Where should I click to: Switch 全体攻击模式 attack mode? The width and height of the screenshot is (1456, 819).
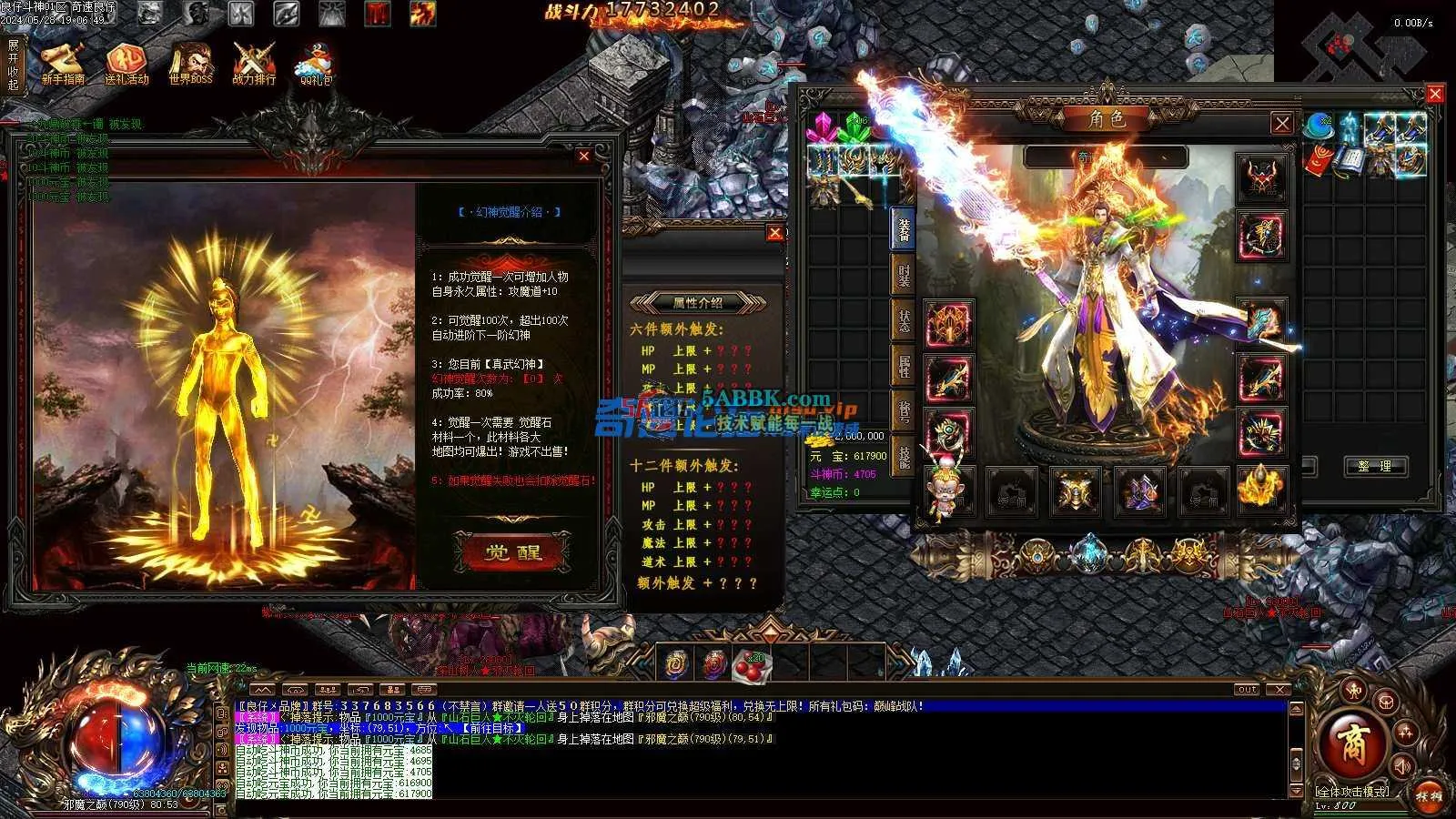(1353, 793)
